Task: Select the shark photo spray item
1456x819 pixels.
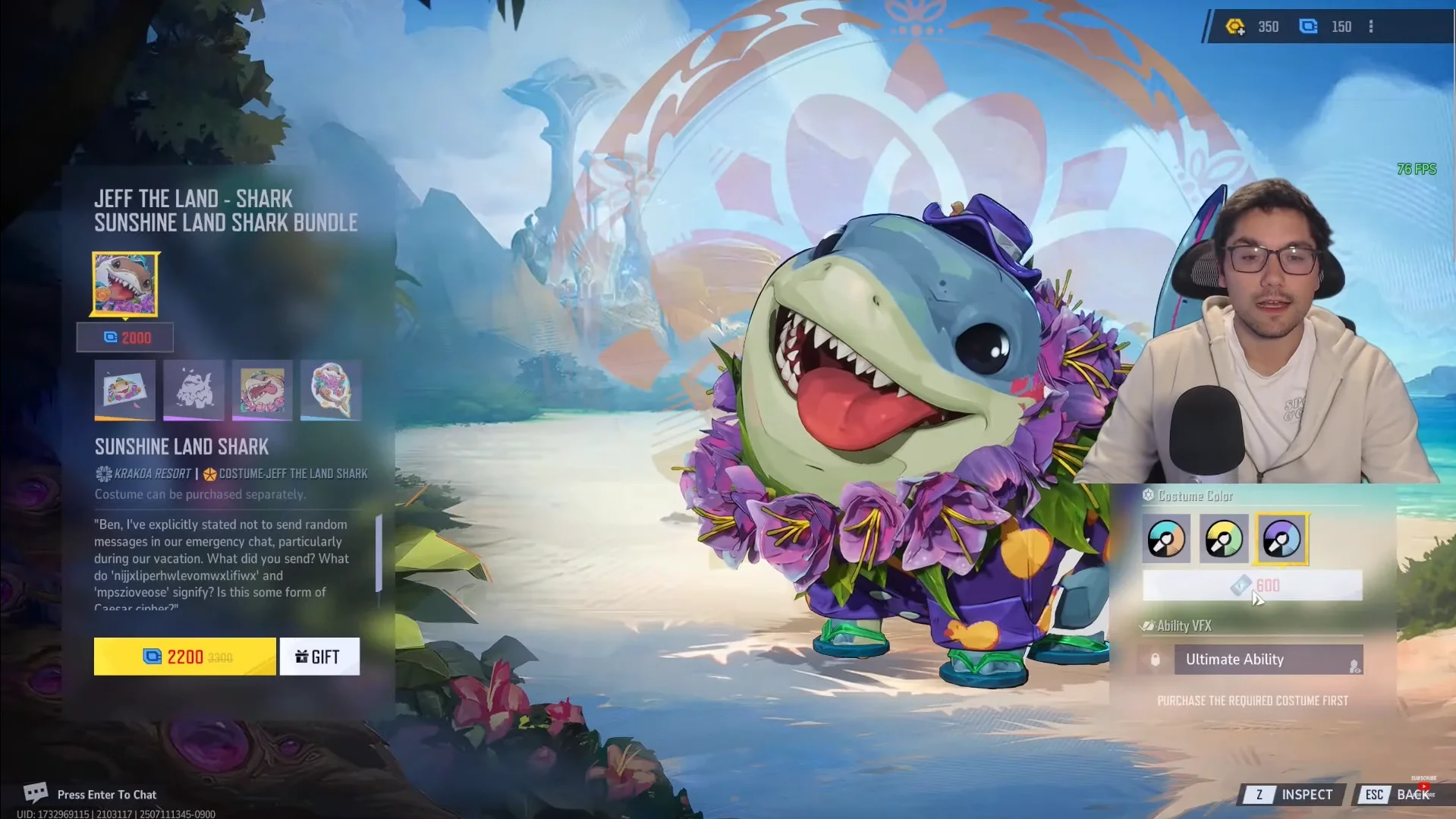Action: tap(125, 390)
